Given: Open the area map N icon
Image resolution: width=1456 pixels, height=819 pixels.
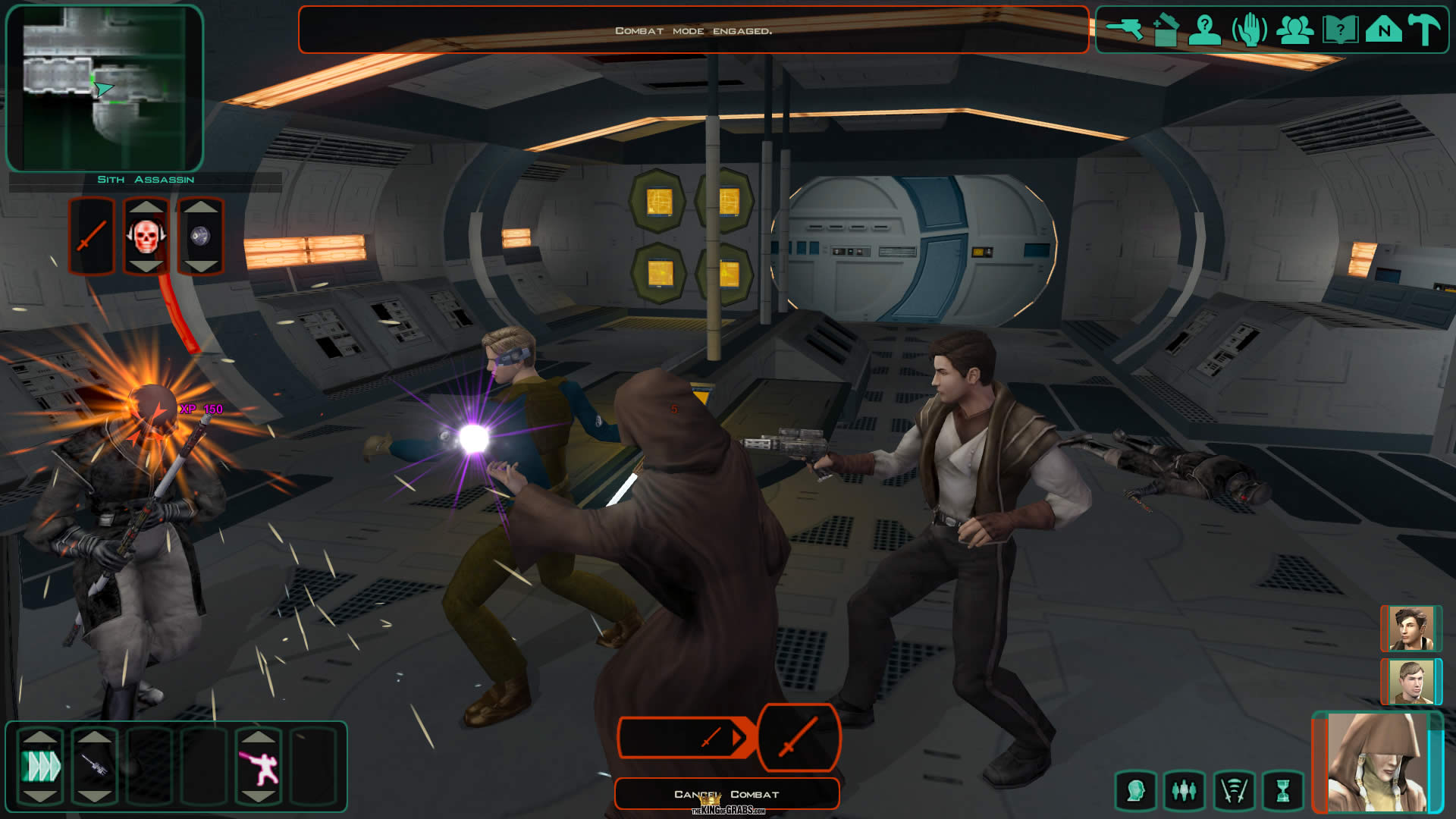Looking at the screenshot, I should [1384, 30].
